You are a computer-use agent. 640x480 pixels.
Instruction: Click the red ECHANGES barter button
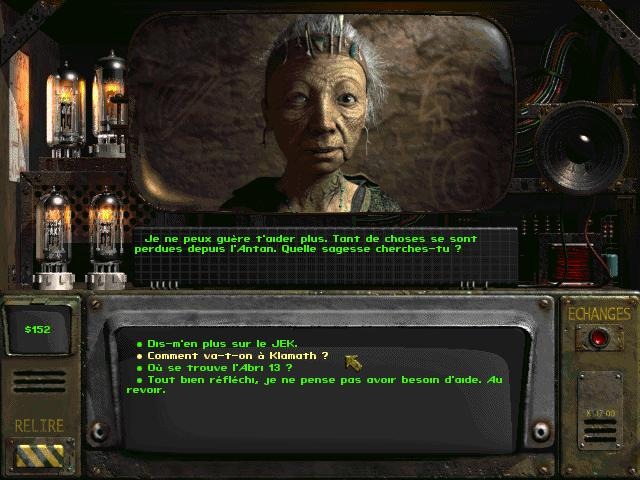[x=599, y=338]
